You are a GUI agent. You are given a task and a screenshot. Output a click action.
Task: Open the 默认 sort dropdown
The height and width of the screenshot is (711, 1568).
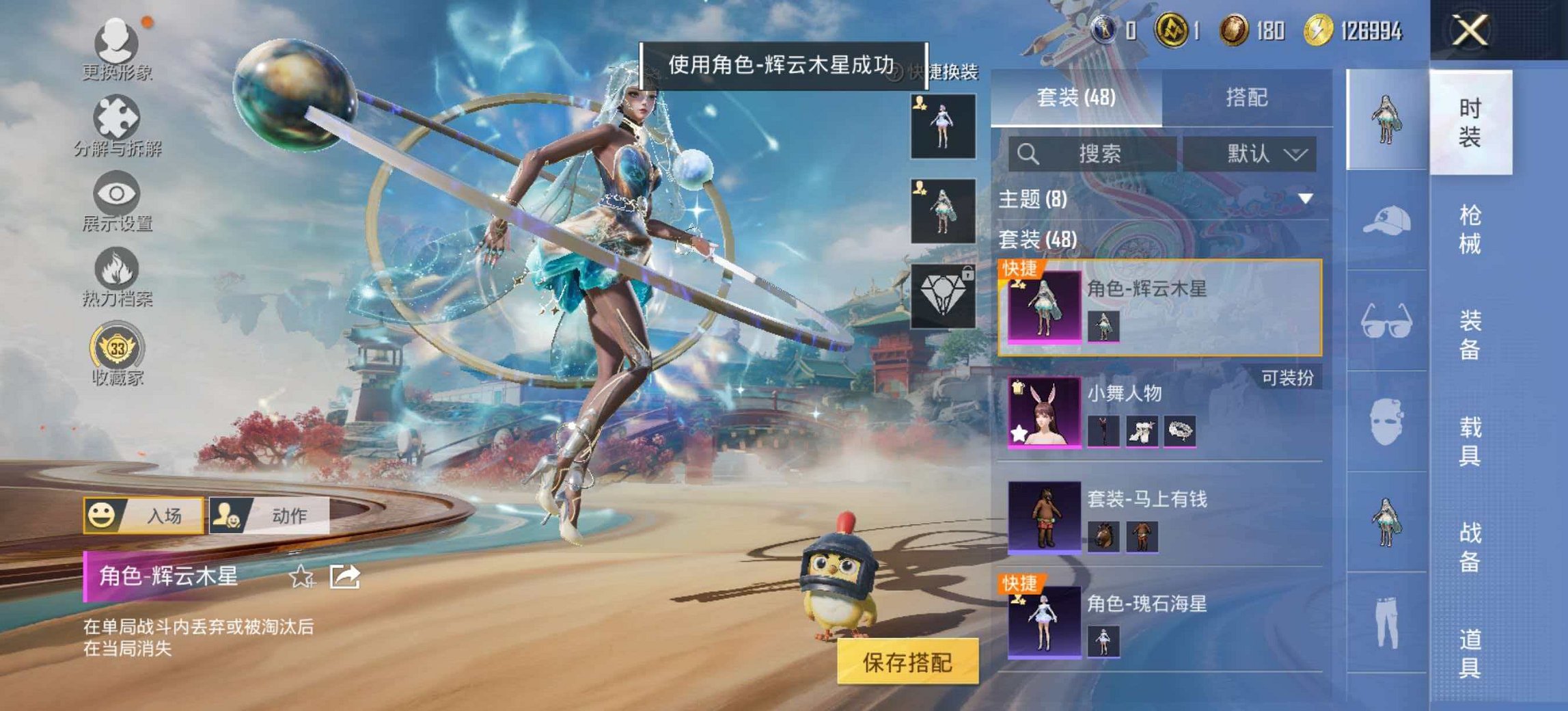pos(1250,154)
